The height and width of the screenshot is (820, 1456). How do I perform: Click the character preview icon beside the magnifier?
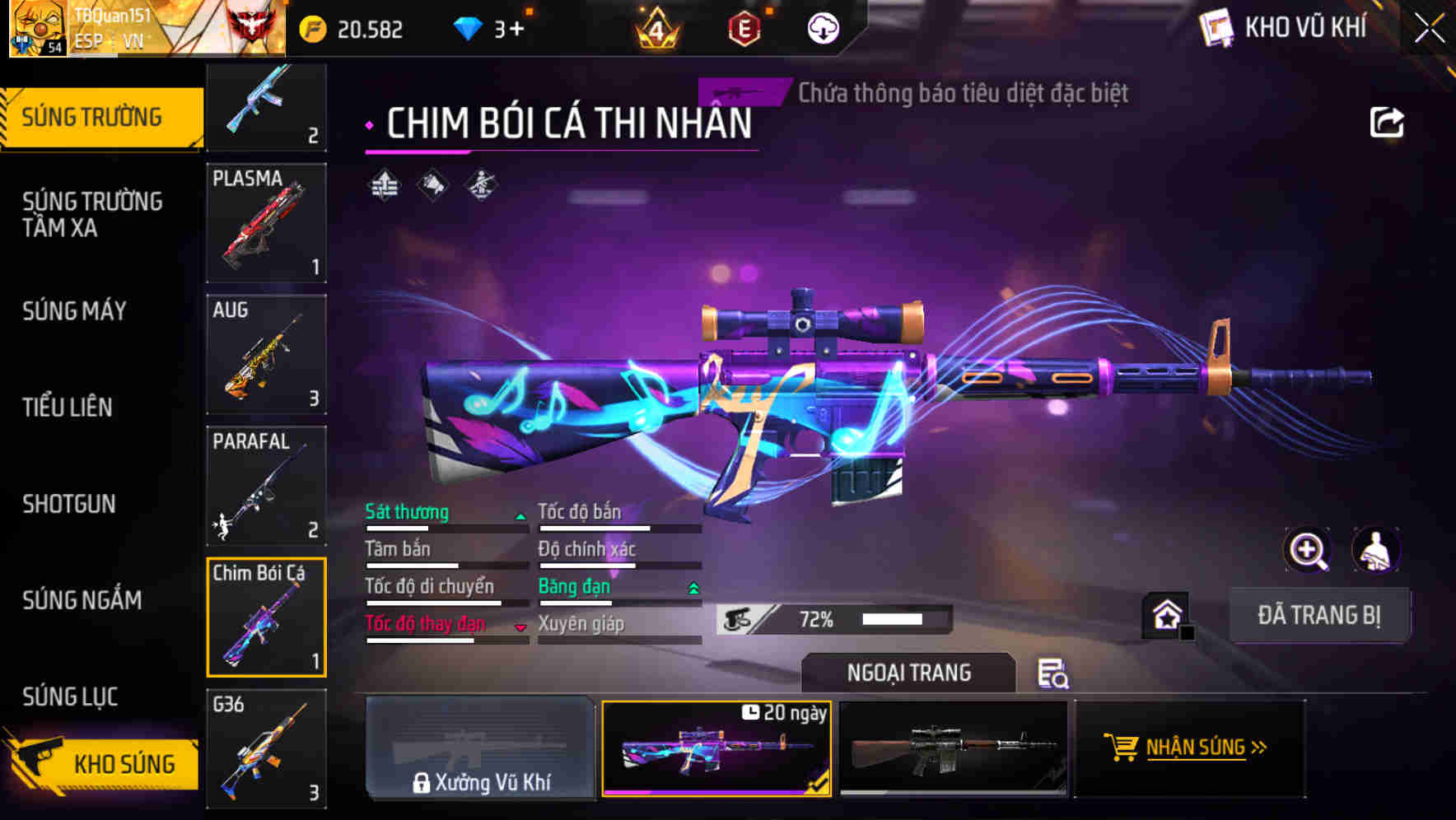pos(1377,550)
